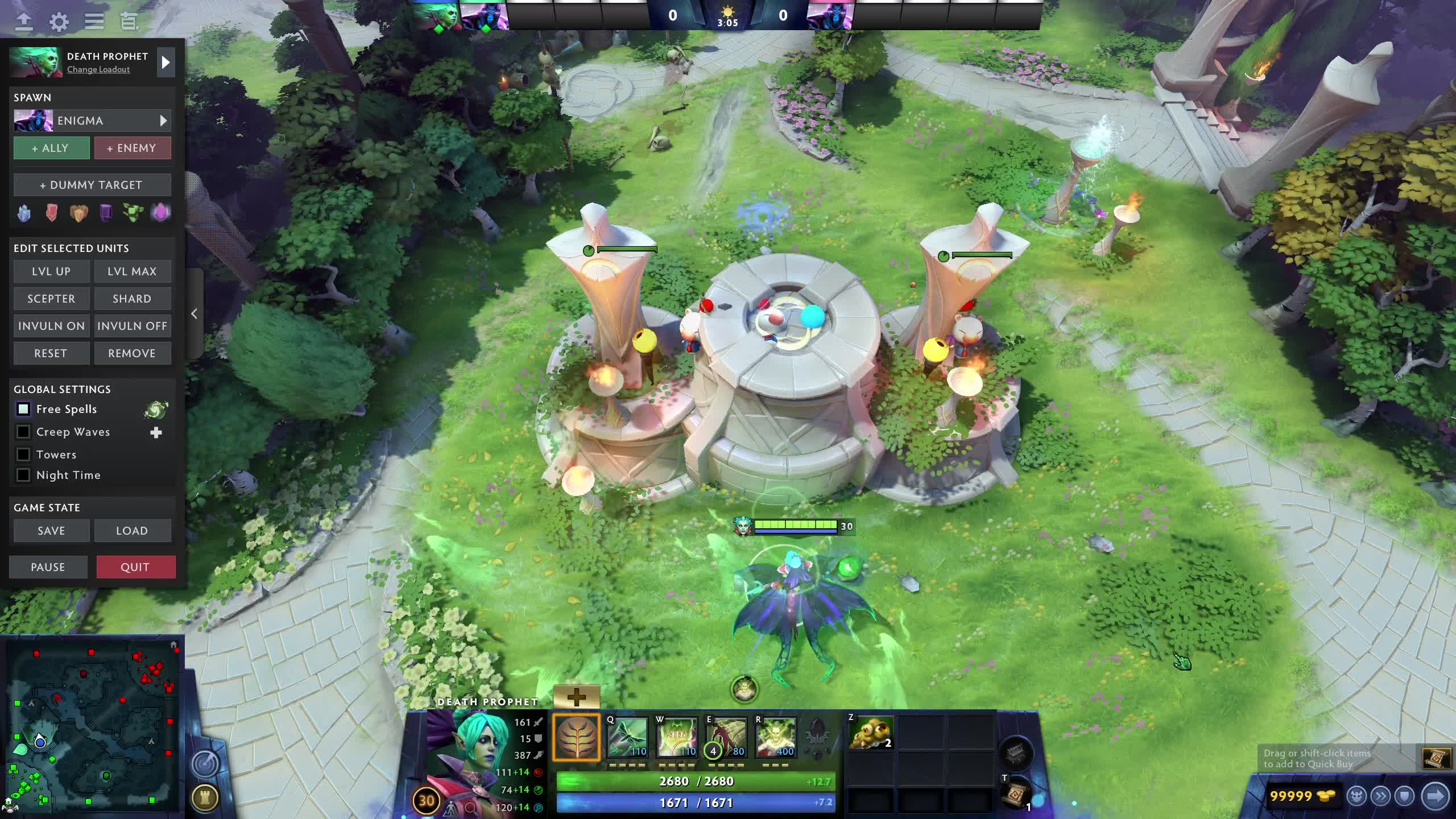The height and width of the screenshot is (819, 1456).
Task: Toggle the Free Spells checkbox
Action: tap(23, 409)
